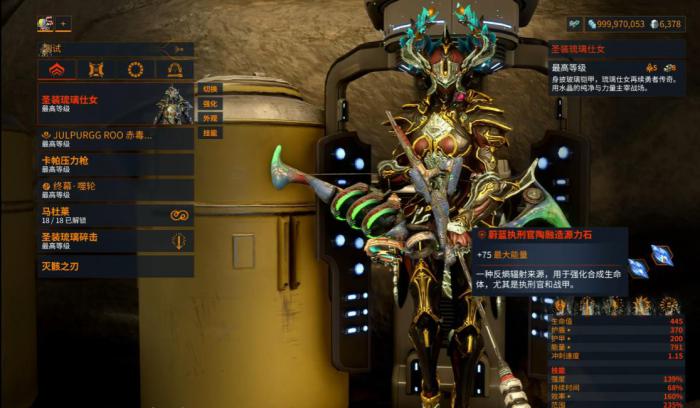Open the 强化 upgrade menu

[x=210, y=103]
